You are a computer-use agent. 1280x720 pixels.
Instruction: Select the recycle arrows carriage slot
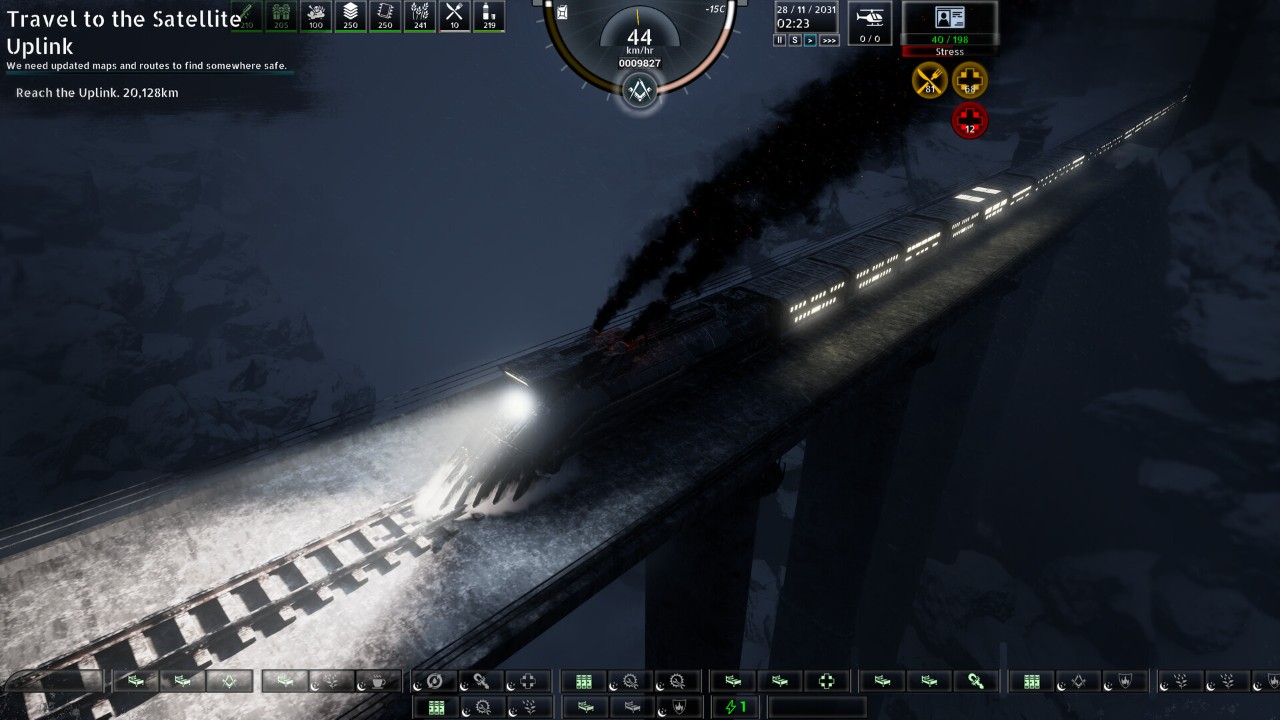(435, 681)
